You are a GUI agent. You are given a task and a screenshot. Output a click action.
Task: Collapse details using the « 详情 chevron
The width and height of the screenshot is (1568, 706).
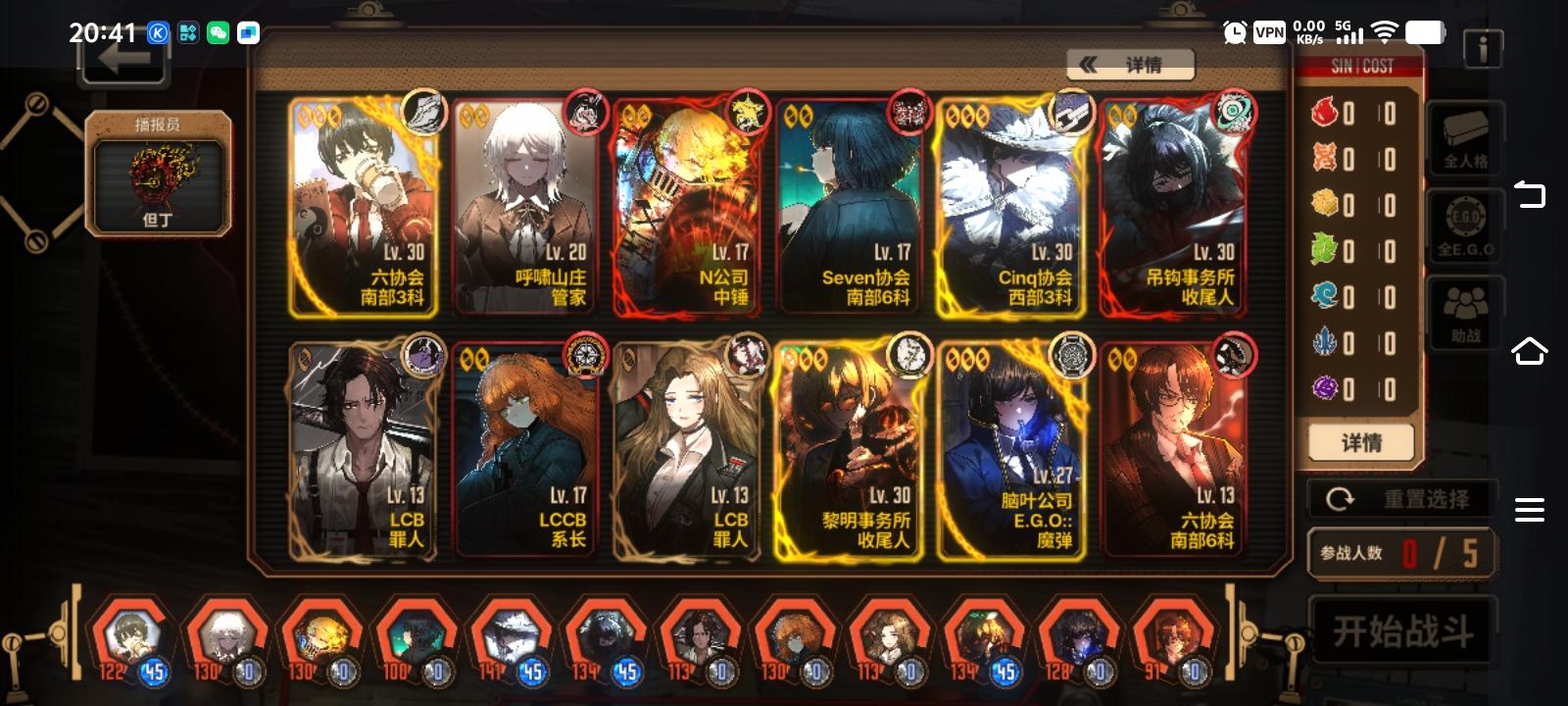[1129, 64]
